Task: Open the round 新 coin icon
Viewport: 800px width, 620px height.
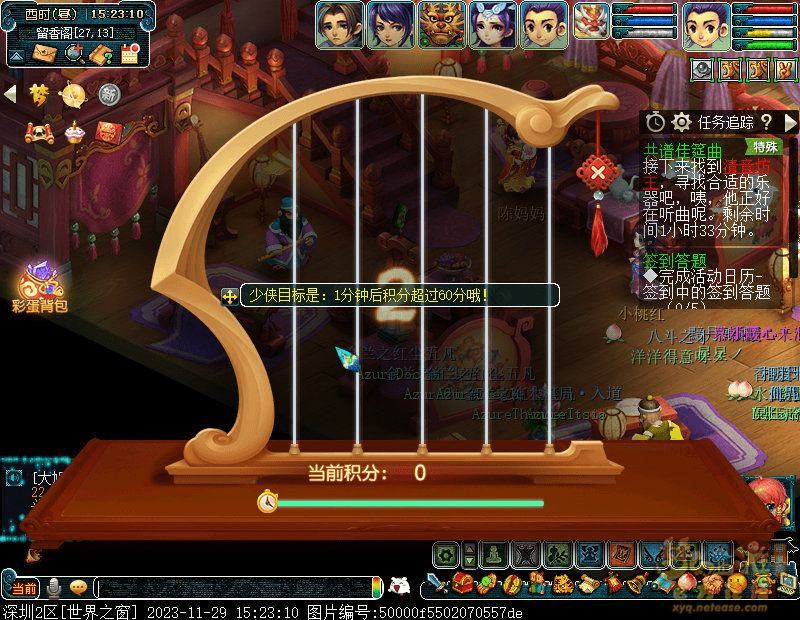Action: pos(109,94)
